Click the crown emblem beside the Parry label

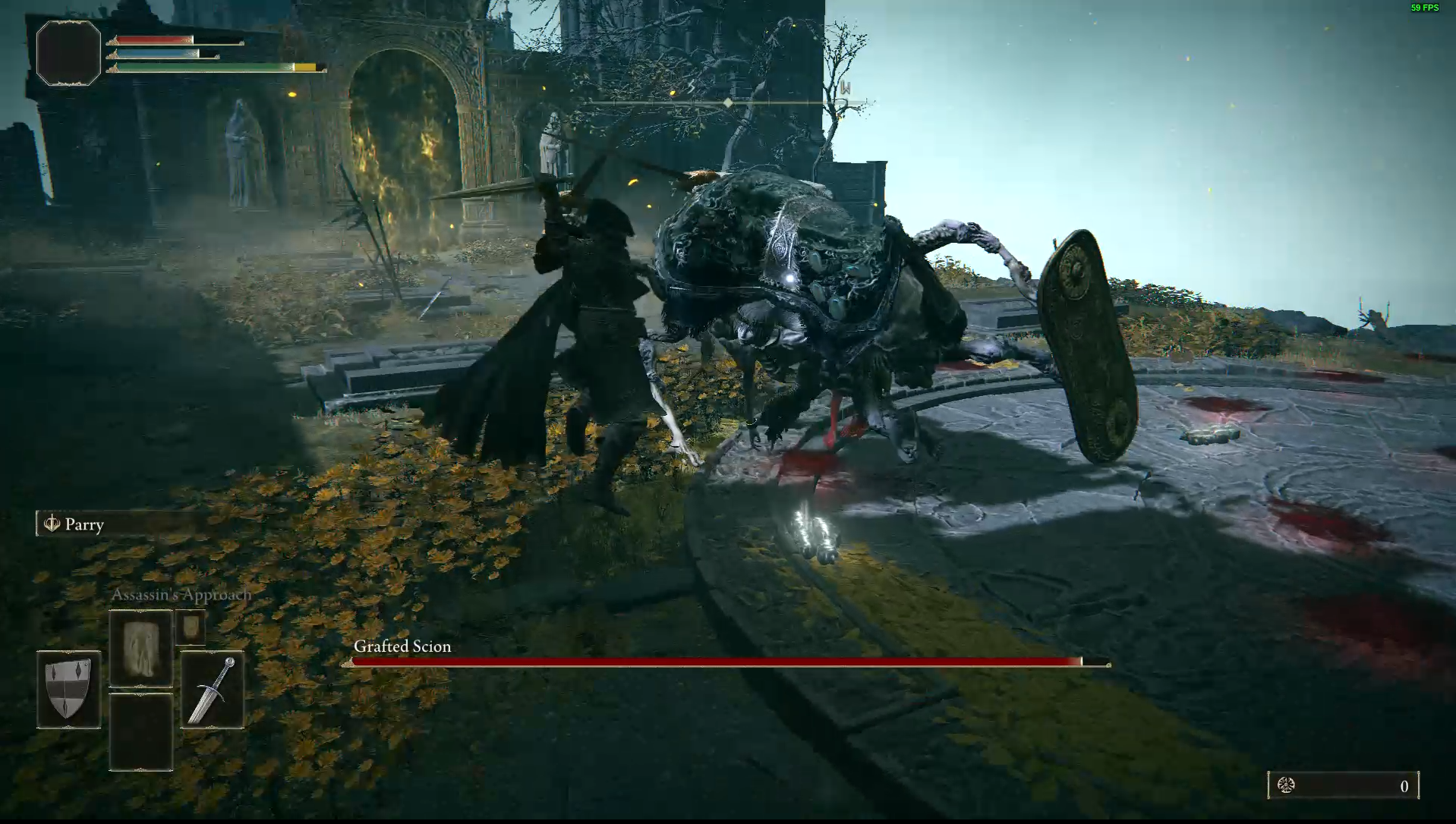(x=51, y=524)
